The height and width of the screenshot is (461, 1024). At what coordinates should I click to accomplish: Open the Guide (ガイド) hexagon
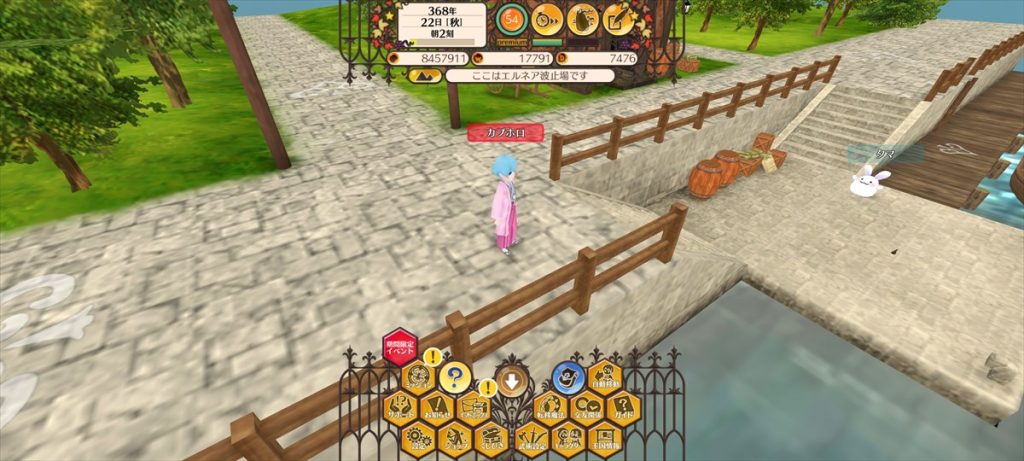(621, 408)
